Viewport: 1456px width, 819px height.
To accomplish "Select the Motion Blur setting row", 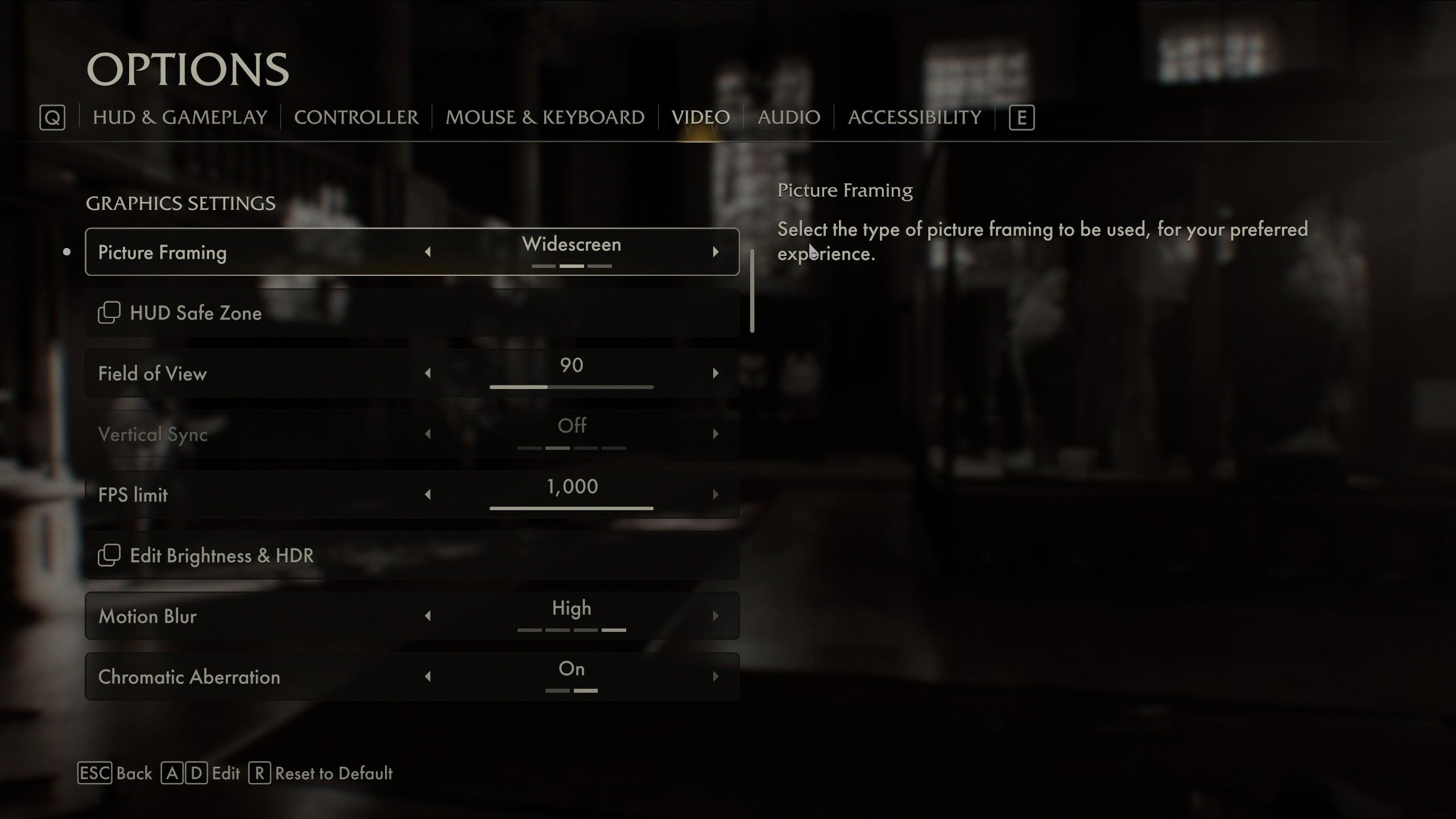I will click(x=256, y=616).
